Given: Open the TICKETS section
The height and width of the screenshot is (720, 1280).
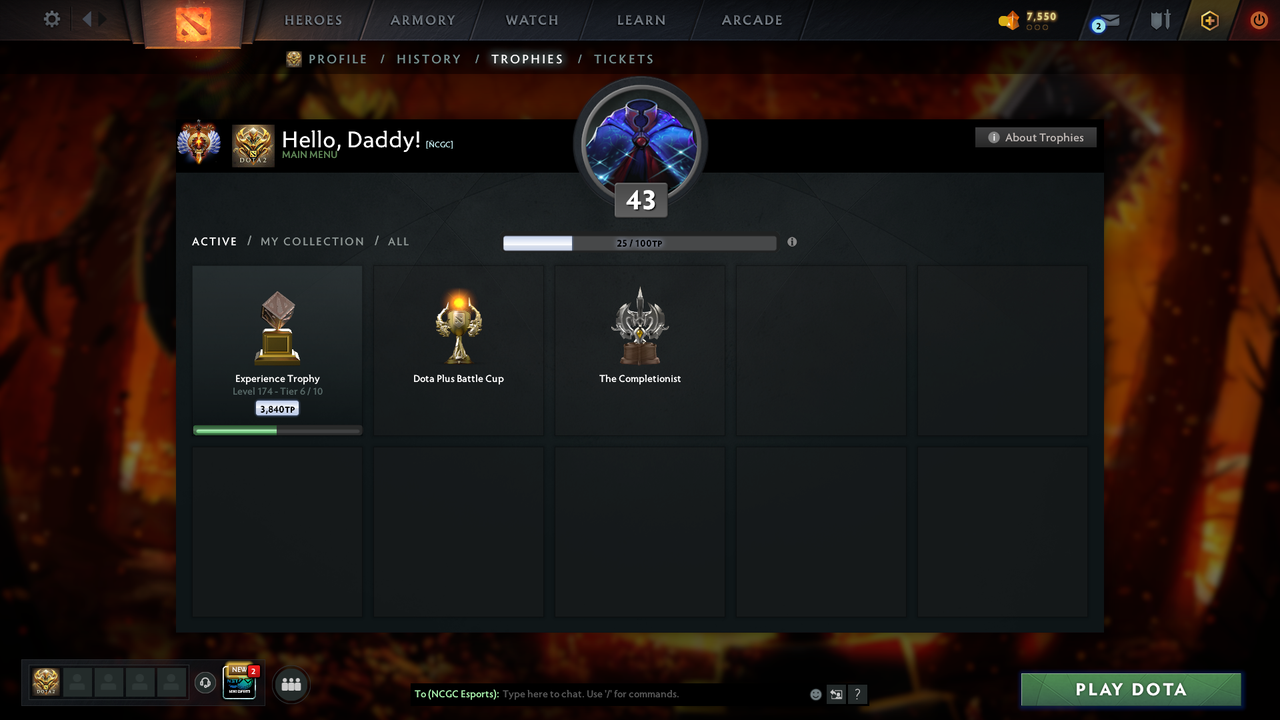Looking at the screenshot, I should [624, 59].
